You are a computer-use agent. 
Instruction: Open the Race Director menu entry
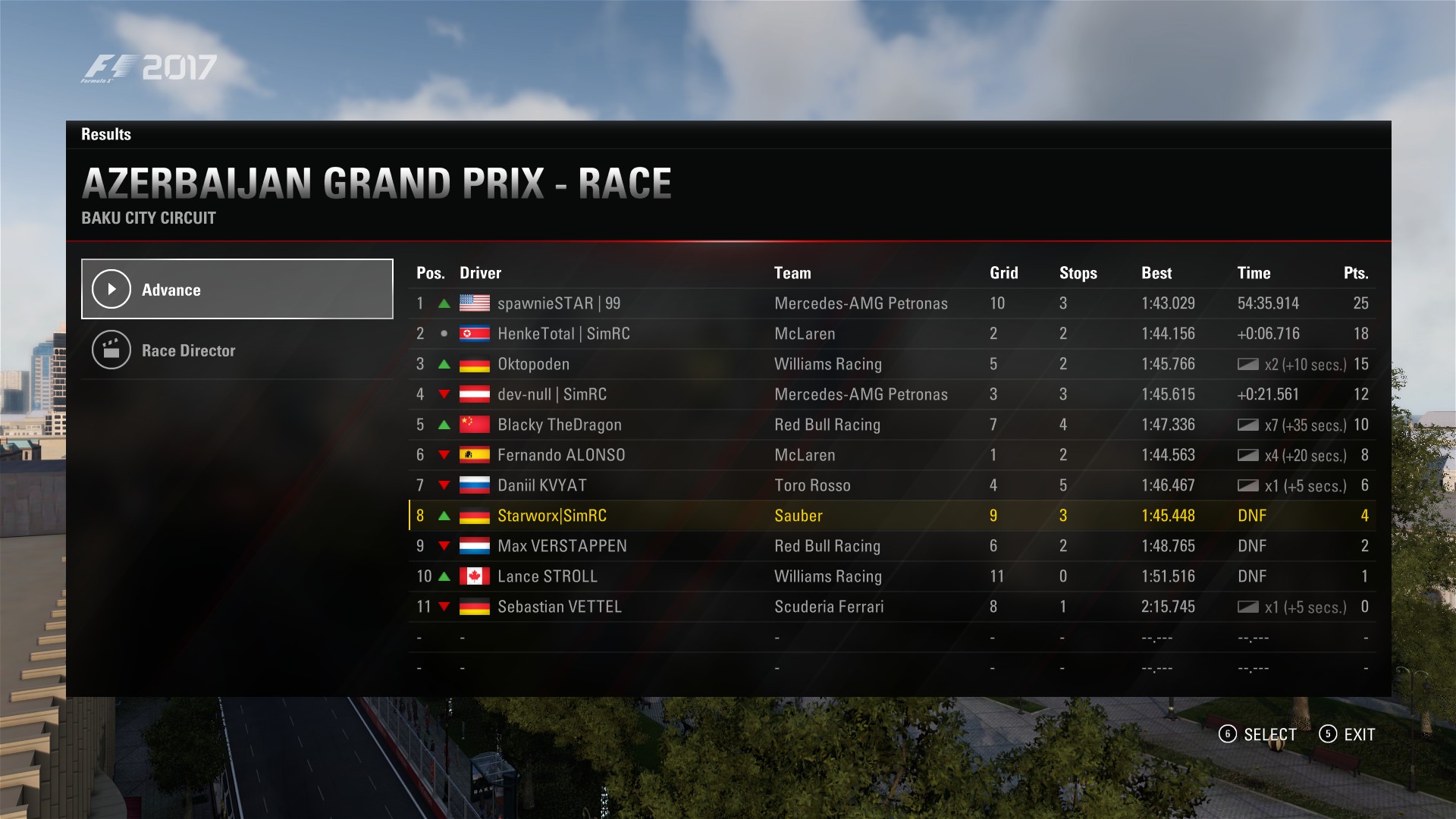point(237,350)
